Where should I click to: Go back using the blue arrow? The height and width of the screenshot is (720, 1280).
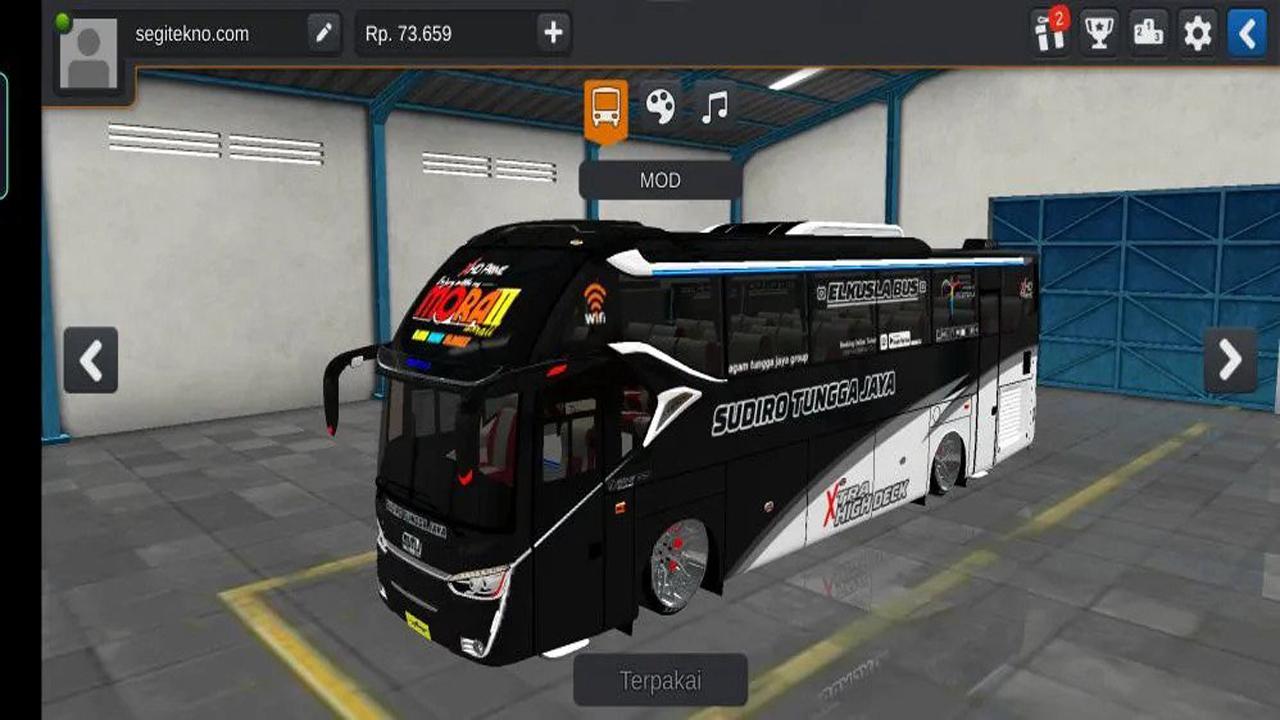click(x=1246, y=33)
